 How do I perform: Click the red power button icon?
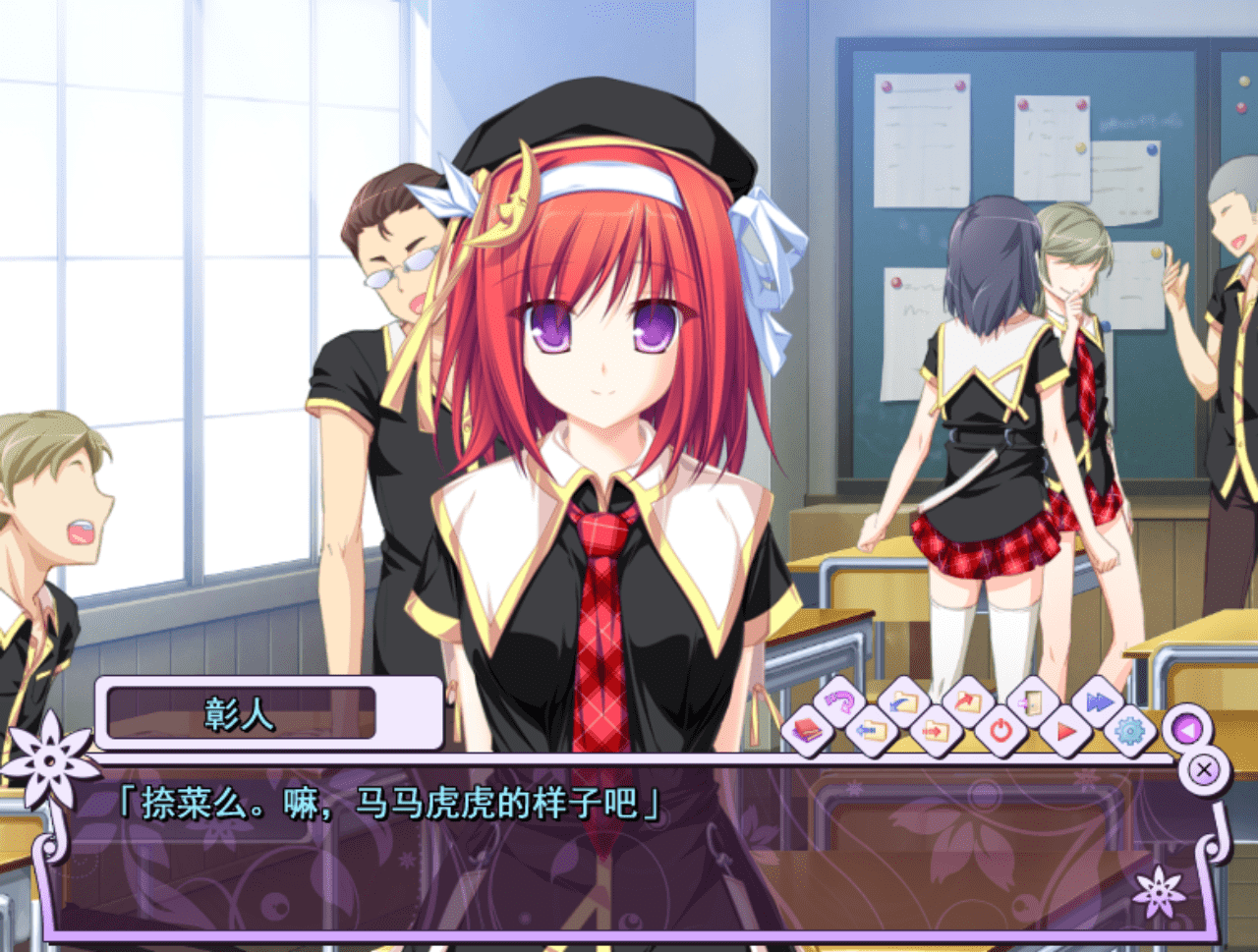click(x=1001, y=731)
